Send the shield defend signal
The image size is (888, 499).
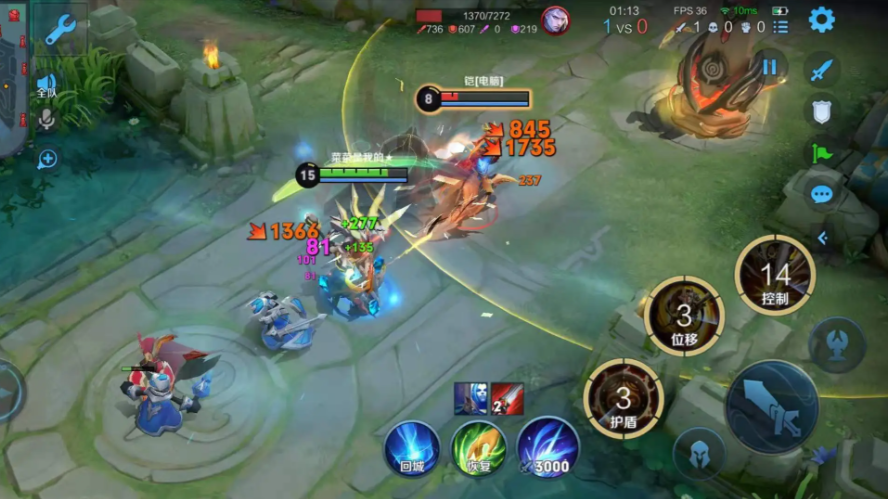[x=822, y=112]
